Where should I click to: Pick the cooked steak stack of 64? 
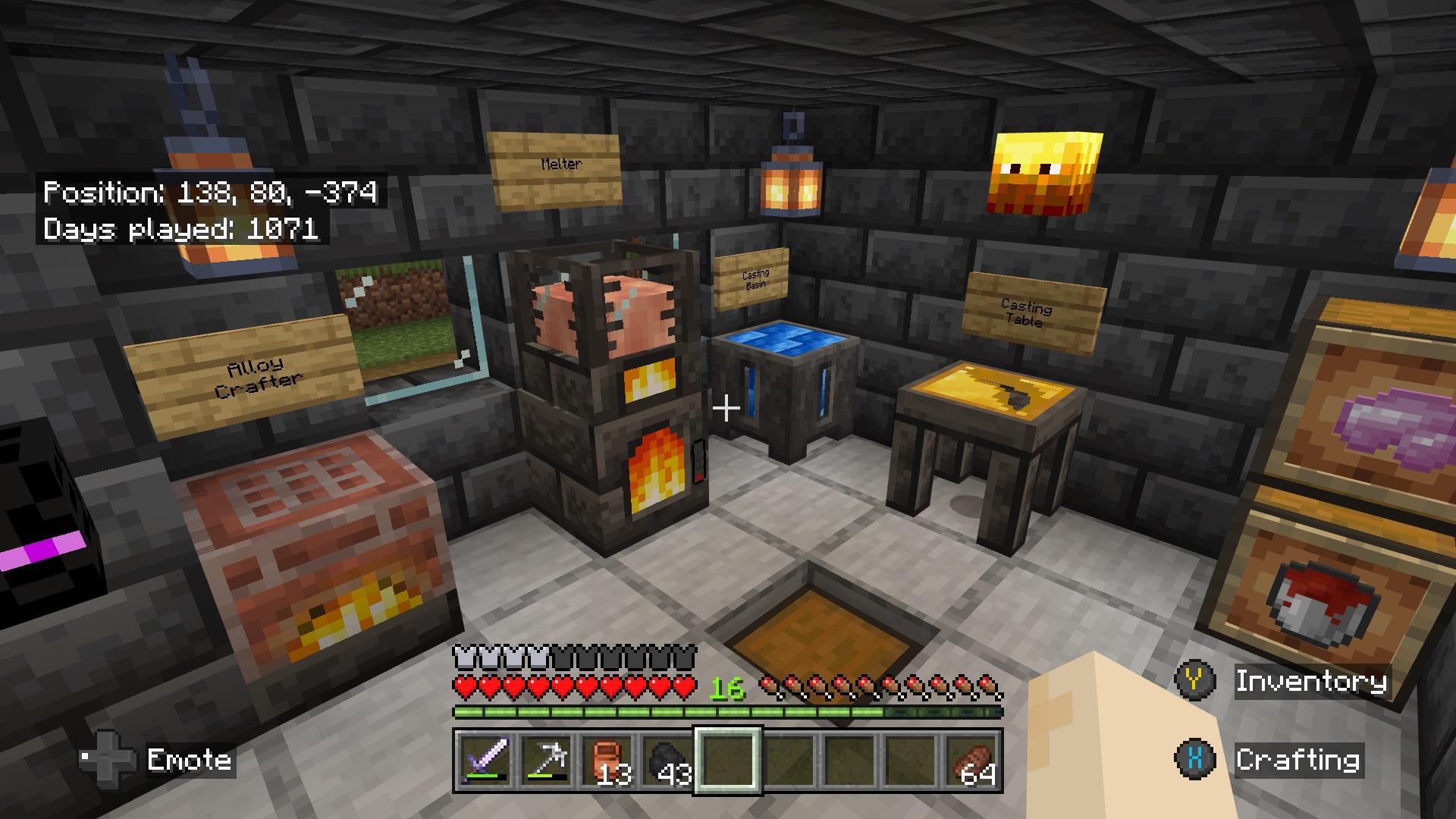[x=971, y=761]
